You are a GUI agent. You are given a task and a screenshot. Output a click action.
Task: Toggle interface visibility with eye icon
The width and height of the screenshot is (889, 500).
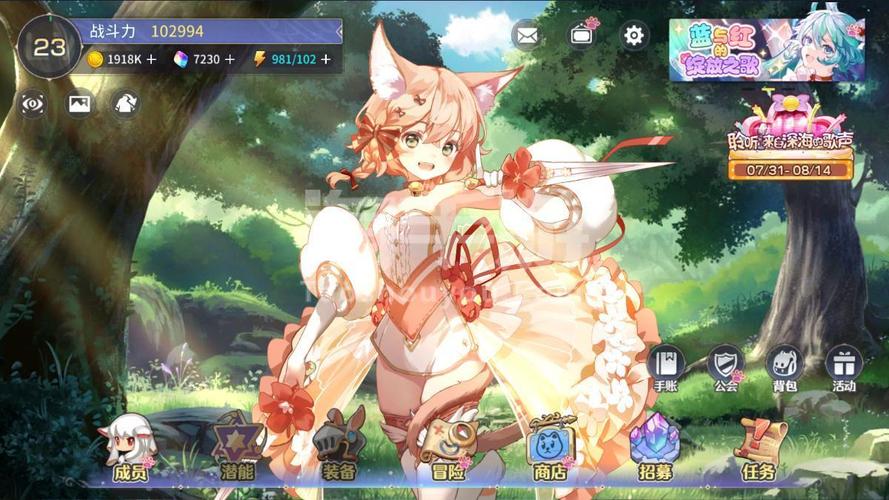(x=33, y=103)
